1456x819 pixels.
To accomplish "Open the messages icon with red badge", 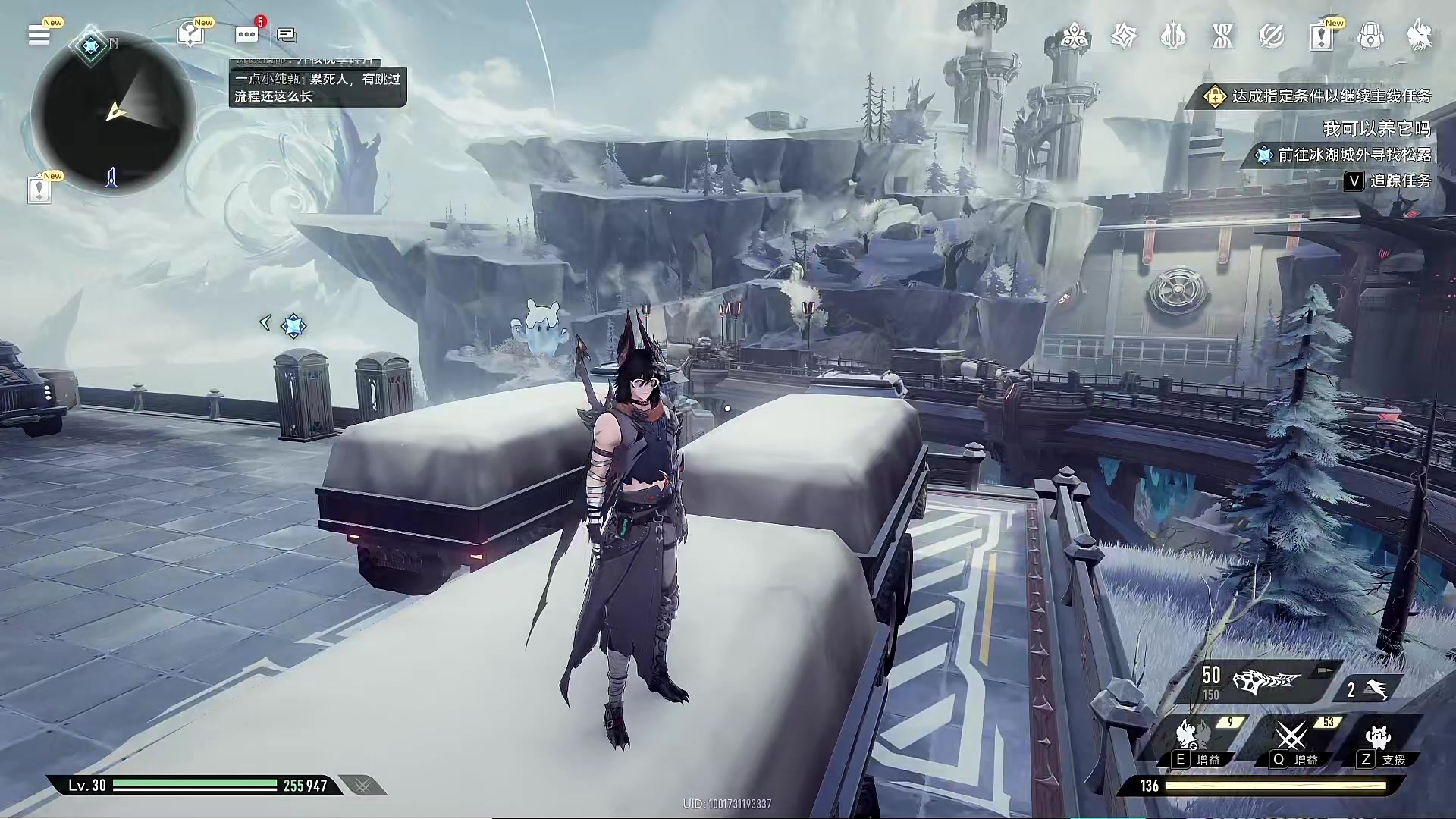I will pos(246,35).
